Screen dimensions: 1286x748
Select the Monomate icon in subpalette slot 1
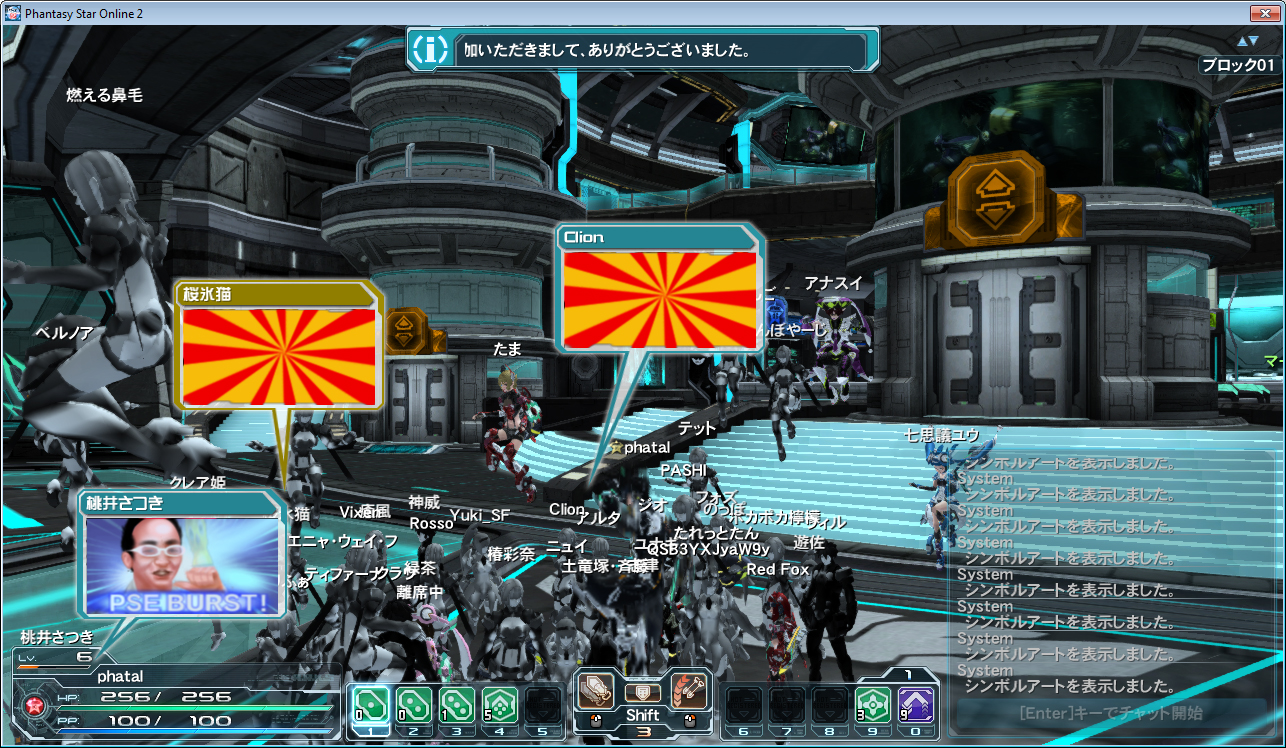(370, 705)
